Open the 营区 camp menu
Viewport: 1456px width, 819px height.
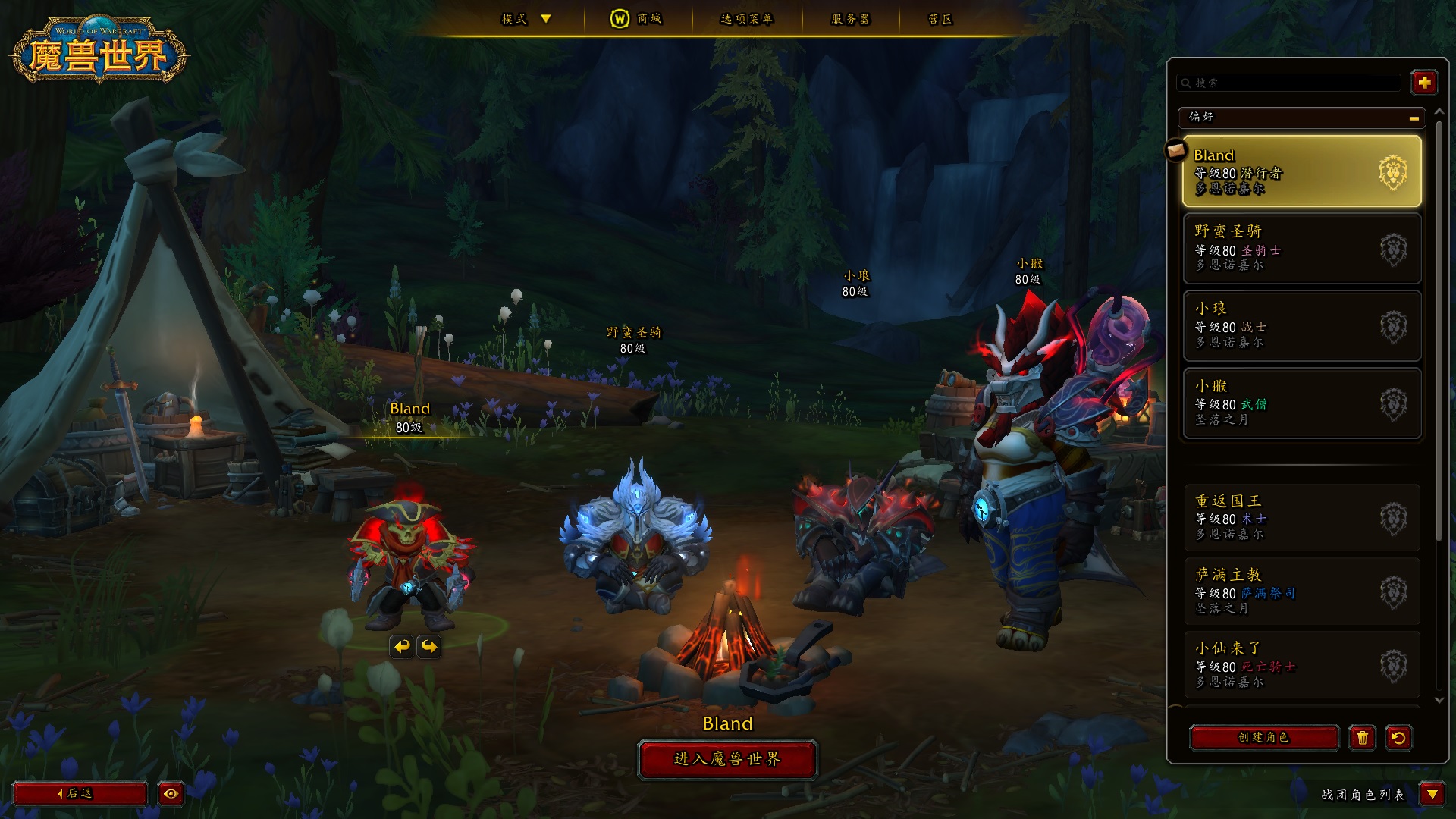(x=940, y=19)
